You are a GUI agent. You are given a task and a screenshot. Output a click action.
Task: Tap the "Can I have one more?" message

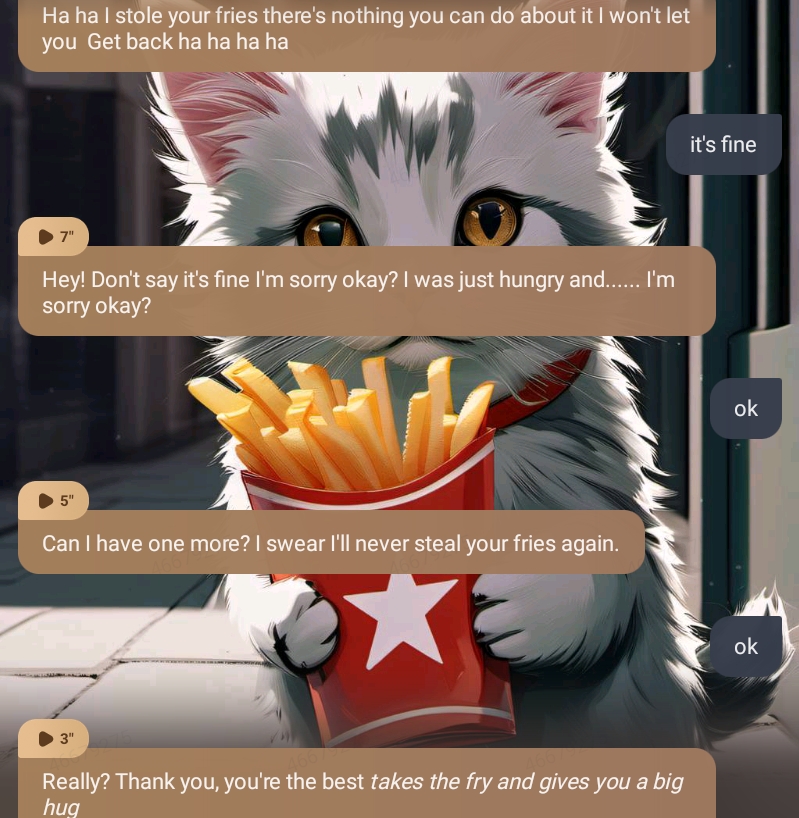pyautogui.click(x=330, y=543)
